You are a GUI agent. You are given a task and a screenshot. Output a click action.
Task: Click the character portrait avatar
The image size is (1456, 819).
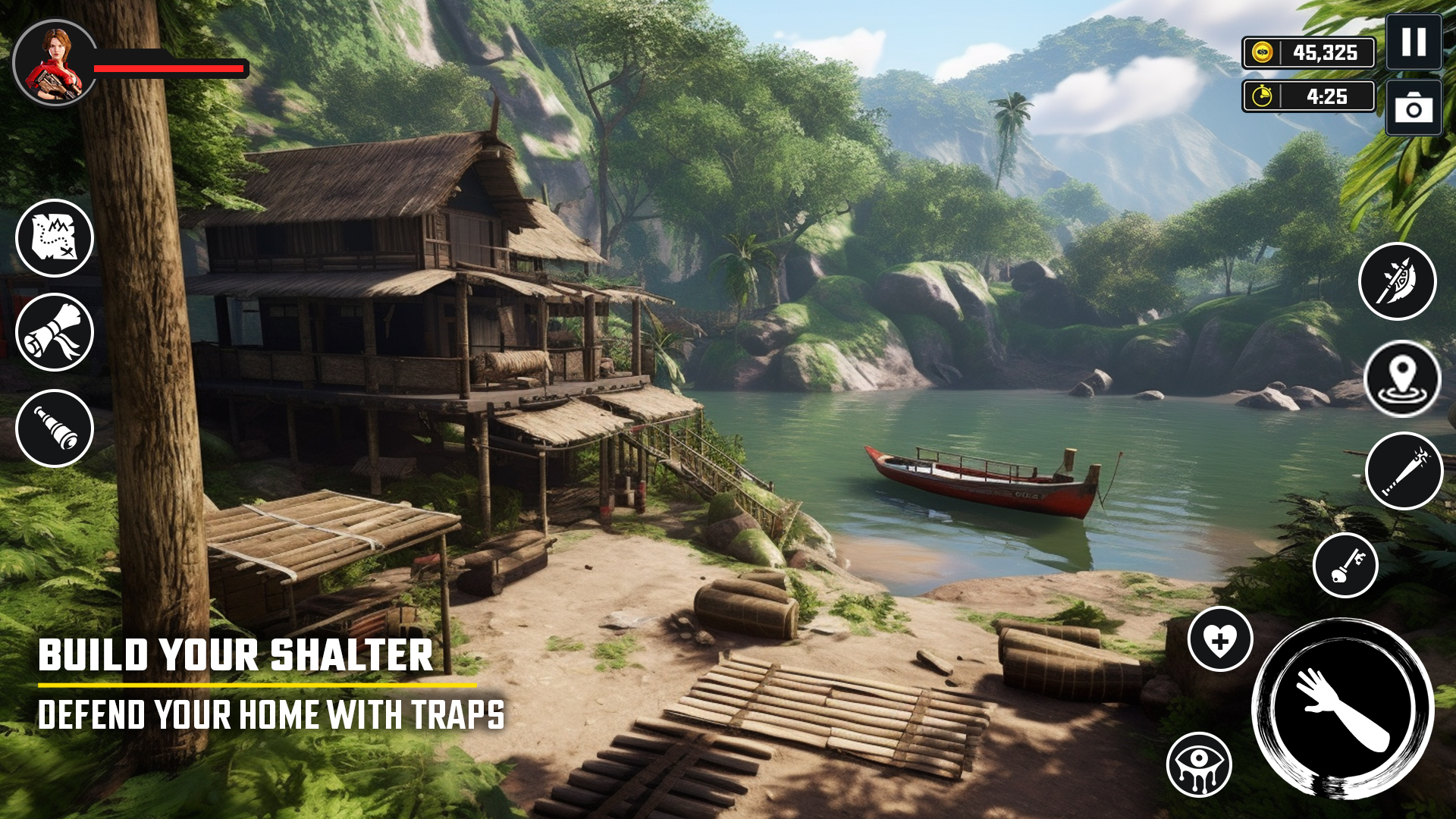coord(55,62)
